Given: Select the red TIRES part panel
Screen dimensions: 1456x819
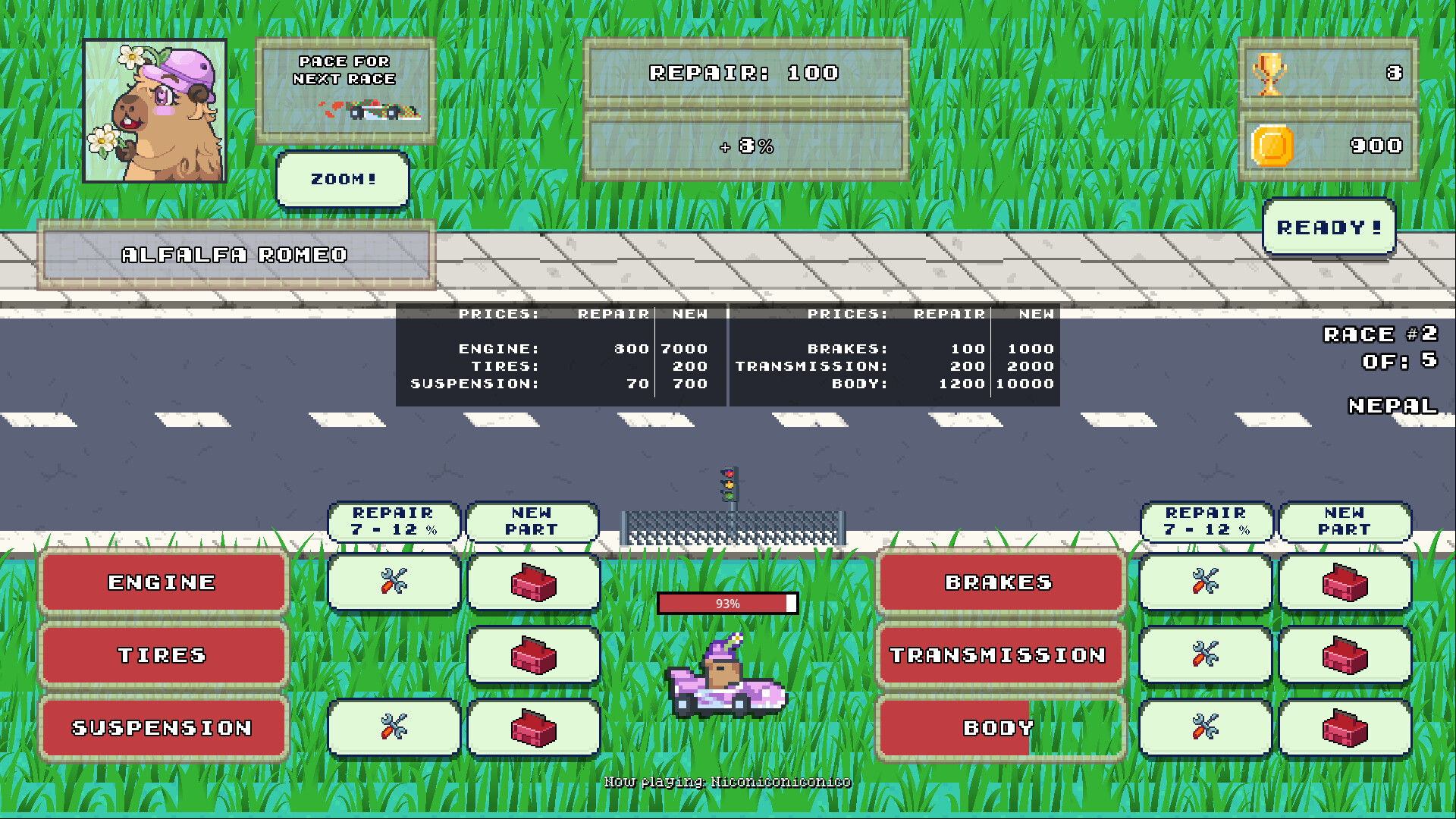Looking at the screenshot, I should pos(162,655).
